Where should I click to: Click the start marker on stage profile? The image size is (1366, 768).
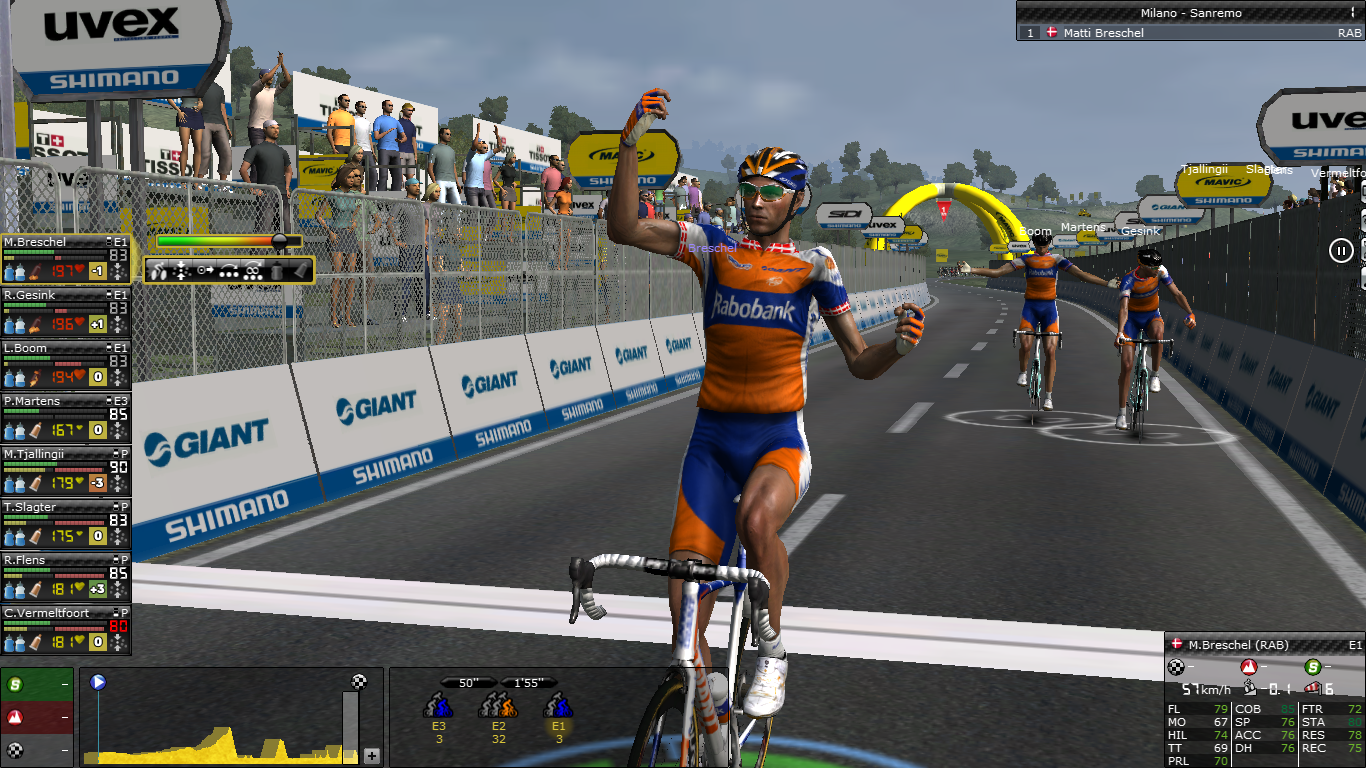tap(98, 683)
